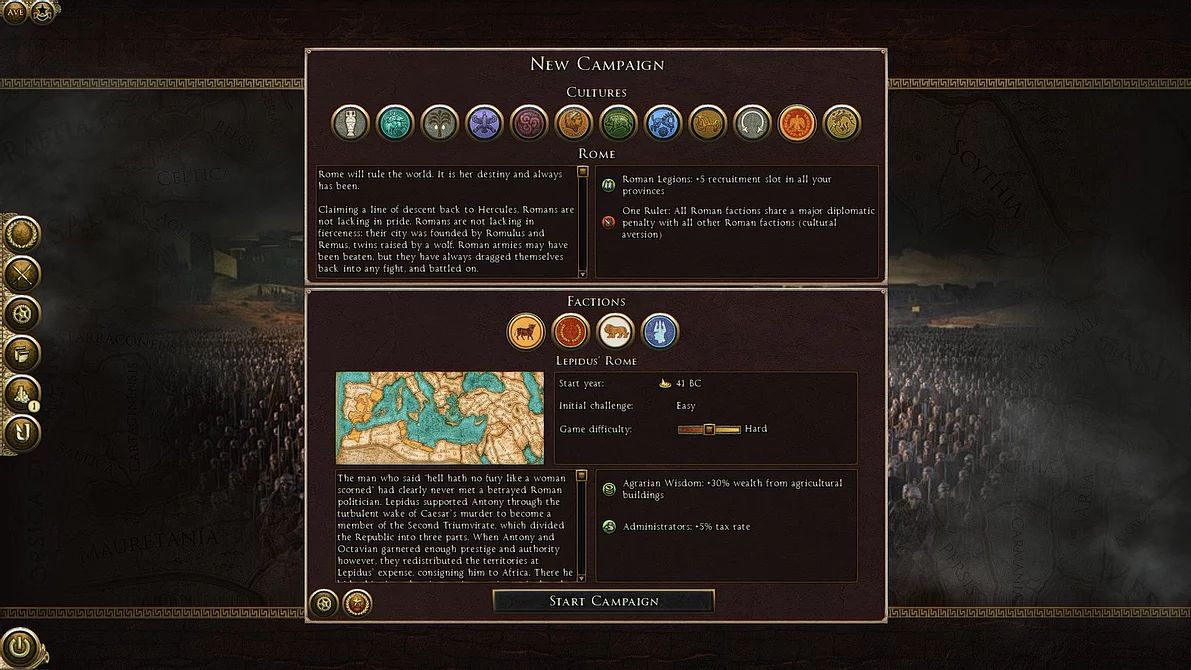The height and width of the screenshot is (670, 1191).
Task: Choose the palm tree culture icon
Action: pos(440,123)
